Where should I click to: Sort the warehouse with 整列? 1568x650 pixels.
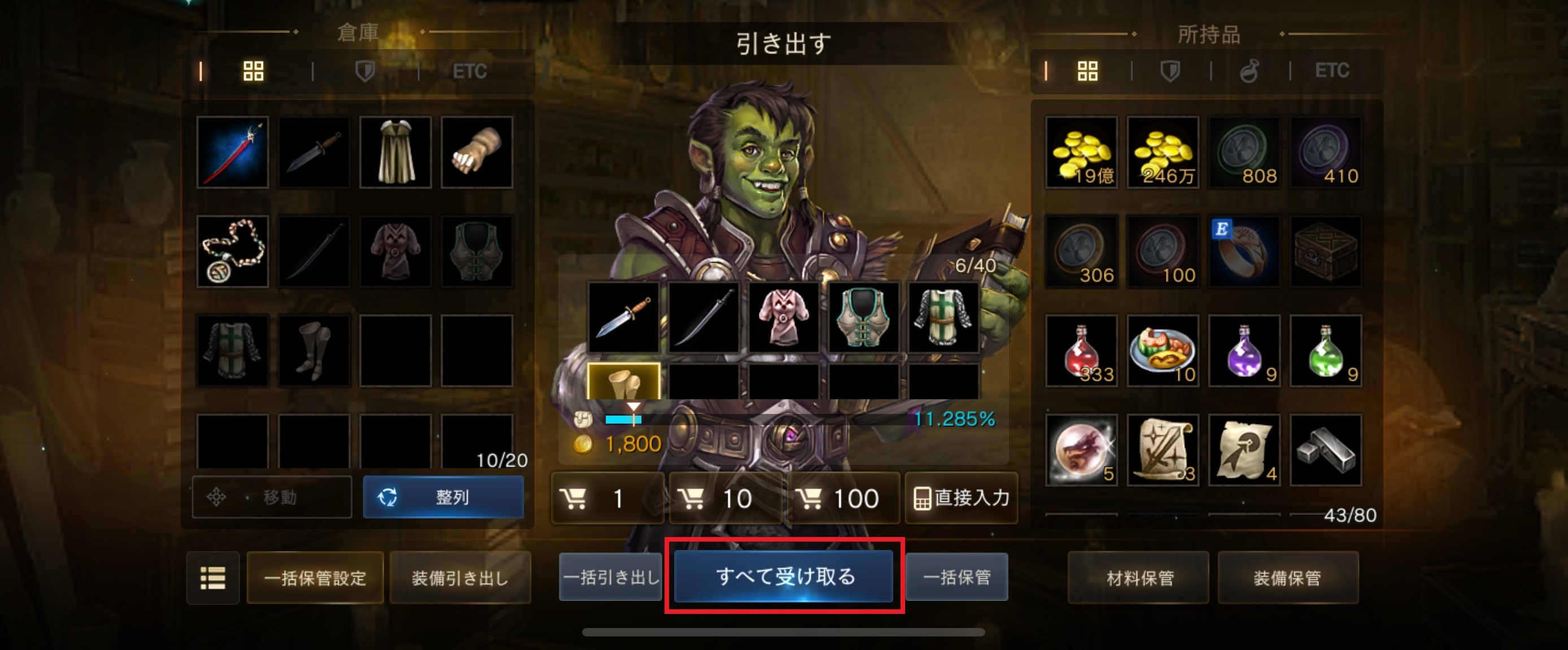(443, 497)
